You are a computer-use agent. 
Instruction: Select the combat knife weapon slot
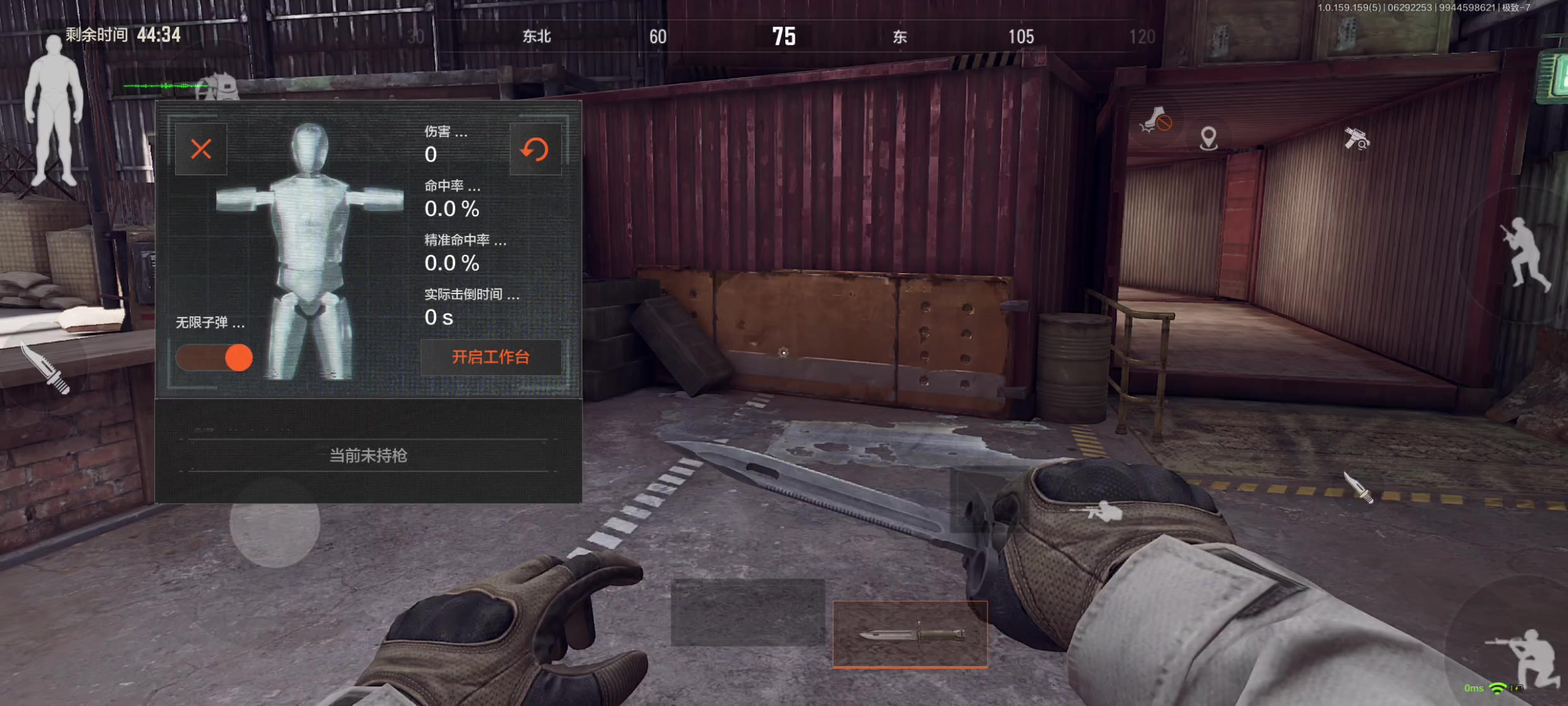coord(910,634)
